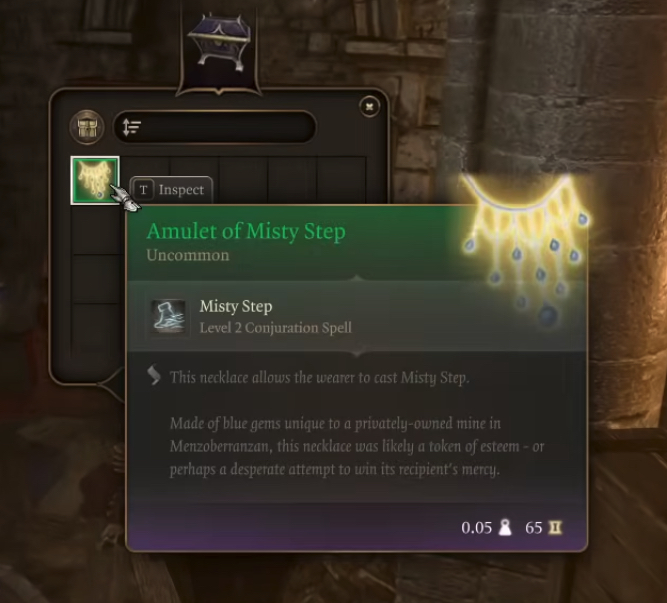Screen dimensions: 667x603
Task: Open the container sort options
Action: pos(131,127)
